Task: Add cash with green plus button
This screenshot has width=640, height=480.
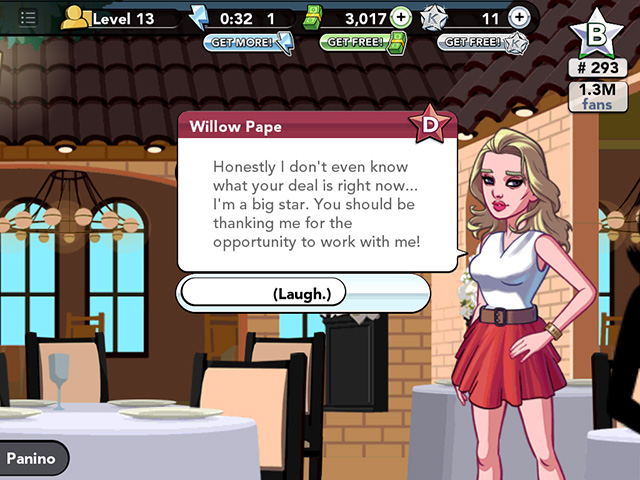Action: (400, 18)
